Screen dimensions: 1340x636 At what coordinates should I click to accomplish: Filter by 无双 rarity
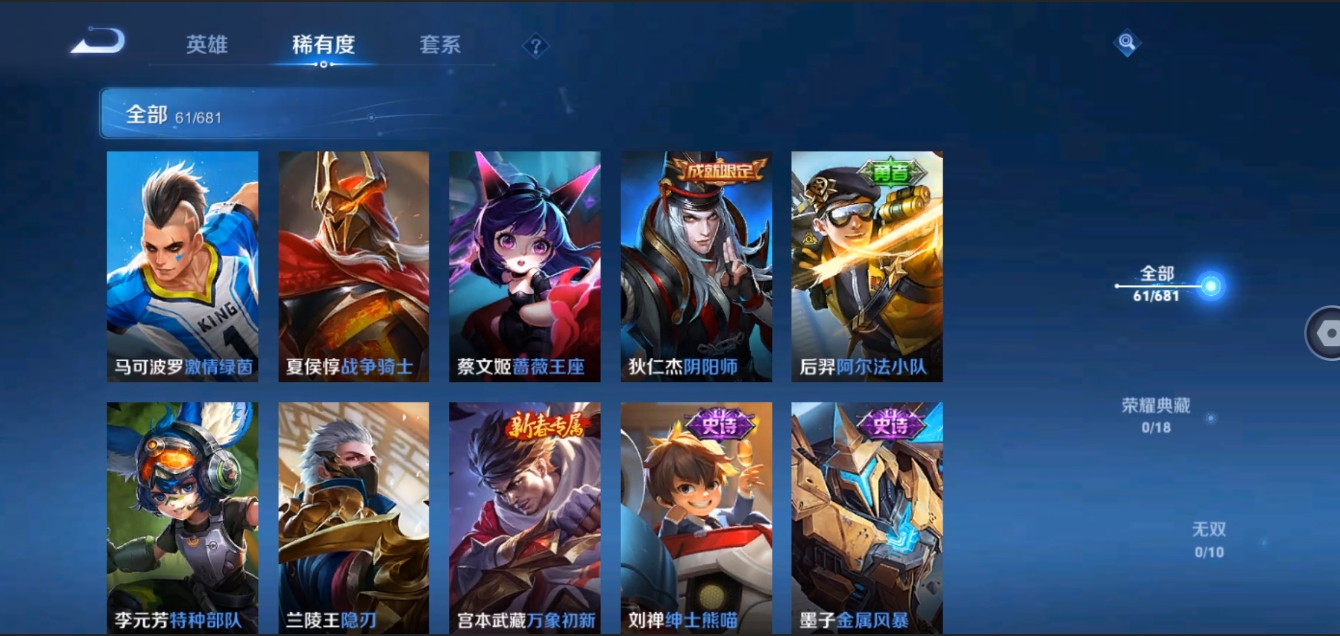[1209, 539]
